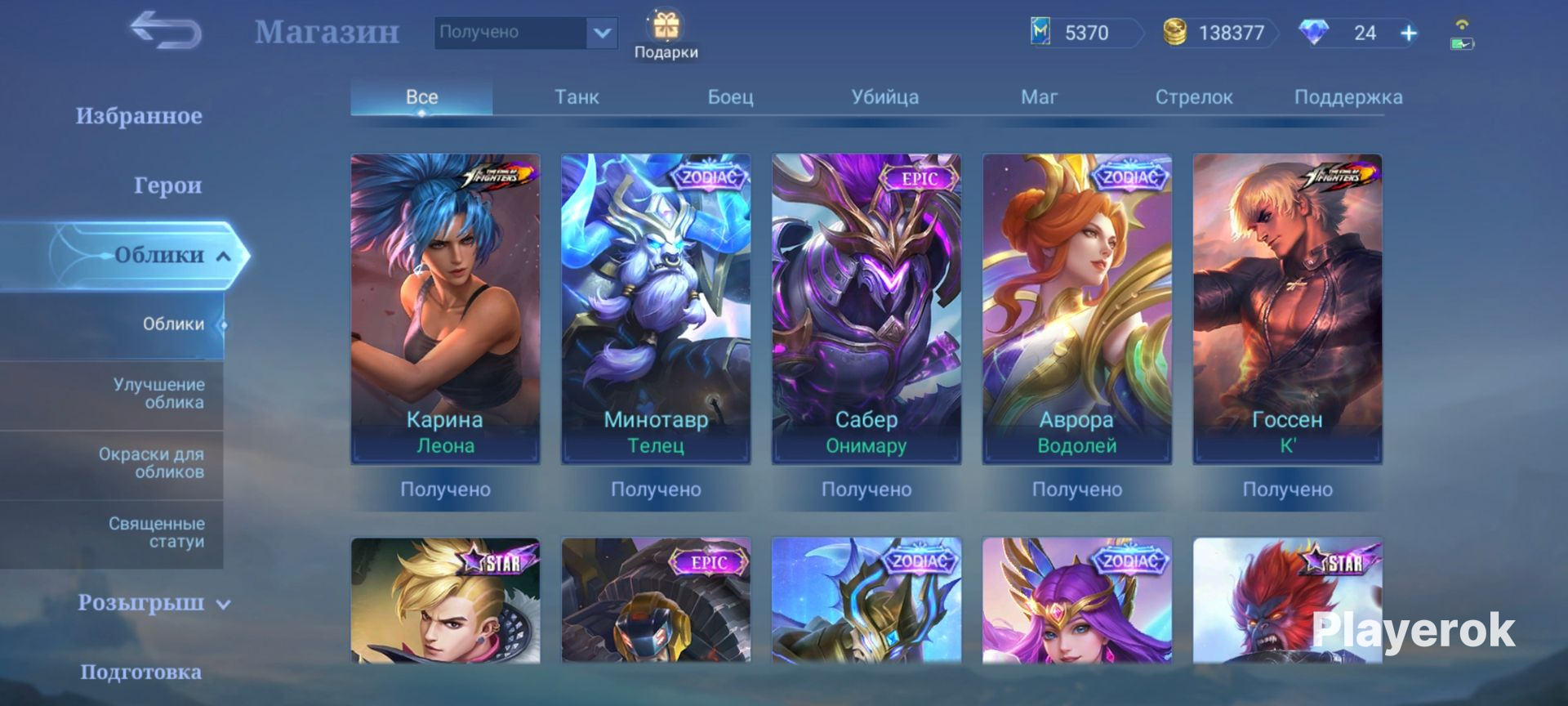Show the Убийца category
This screenshot has width=1568, height=706.
pyautogui.click(x=884, y=97)
